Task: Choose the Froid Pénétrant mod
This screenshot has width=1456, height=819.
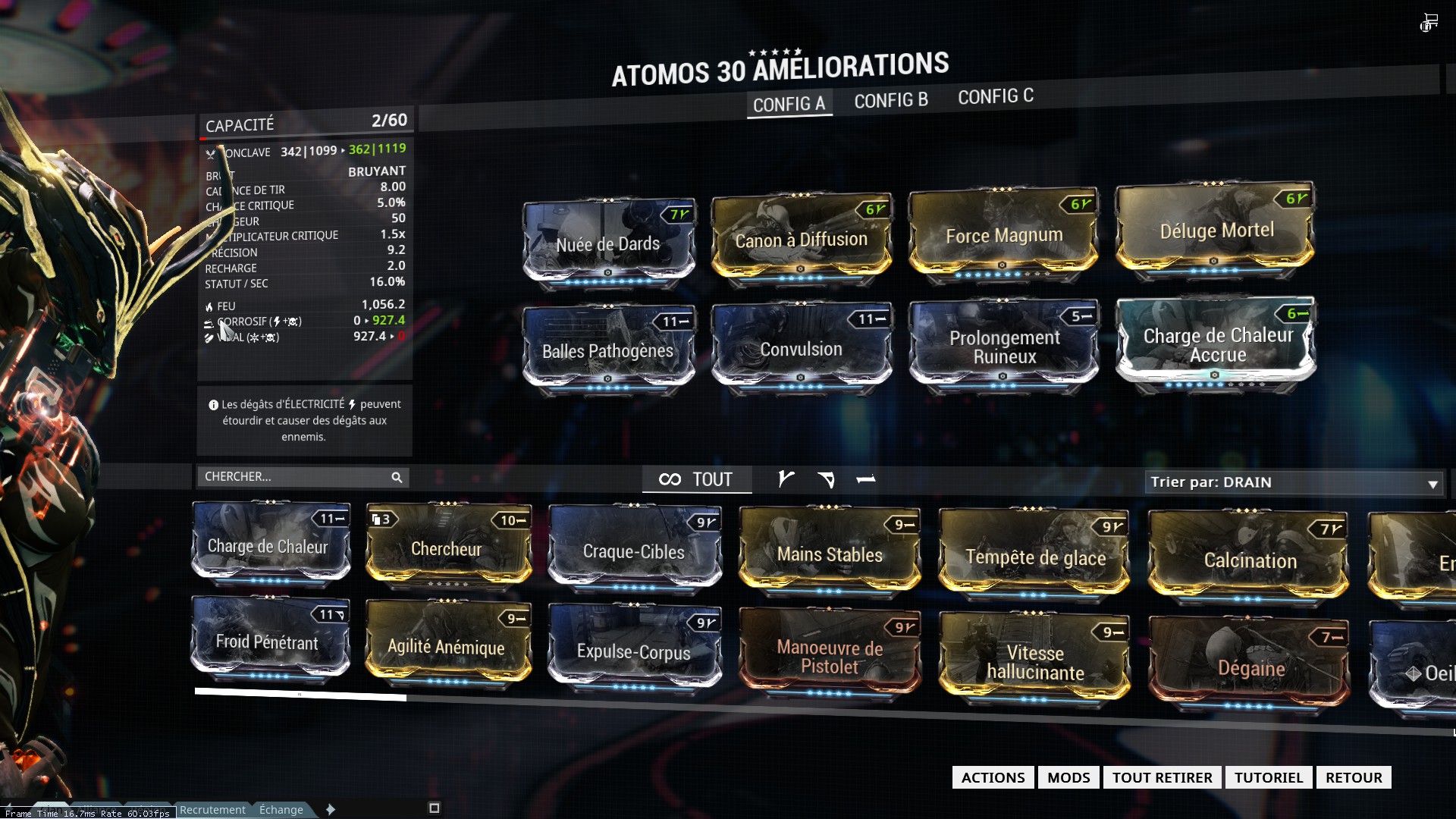Action: tap(267, 642)
